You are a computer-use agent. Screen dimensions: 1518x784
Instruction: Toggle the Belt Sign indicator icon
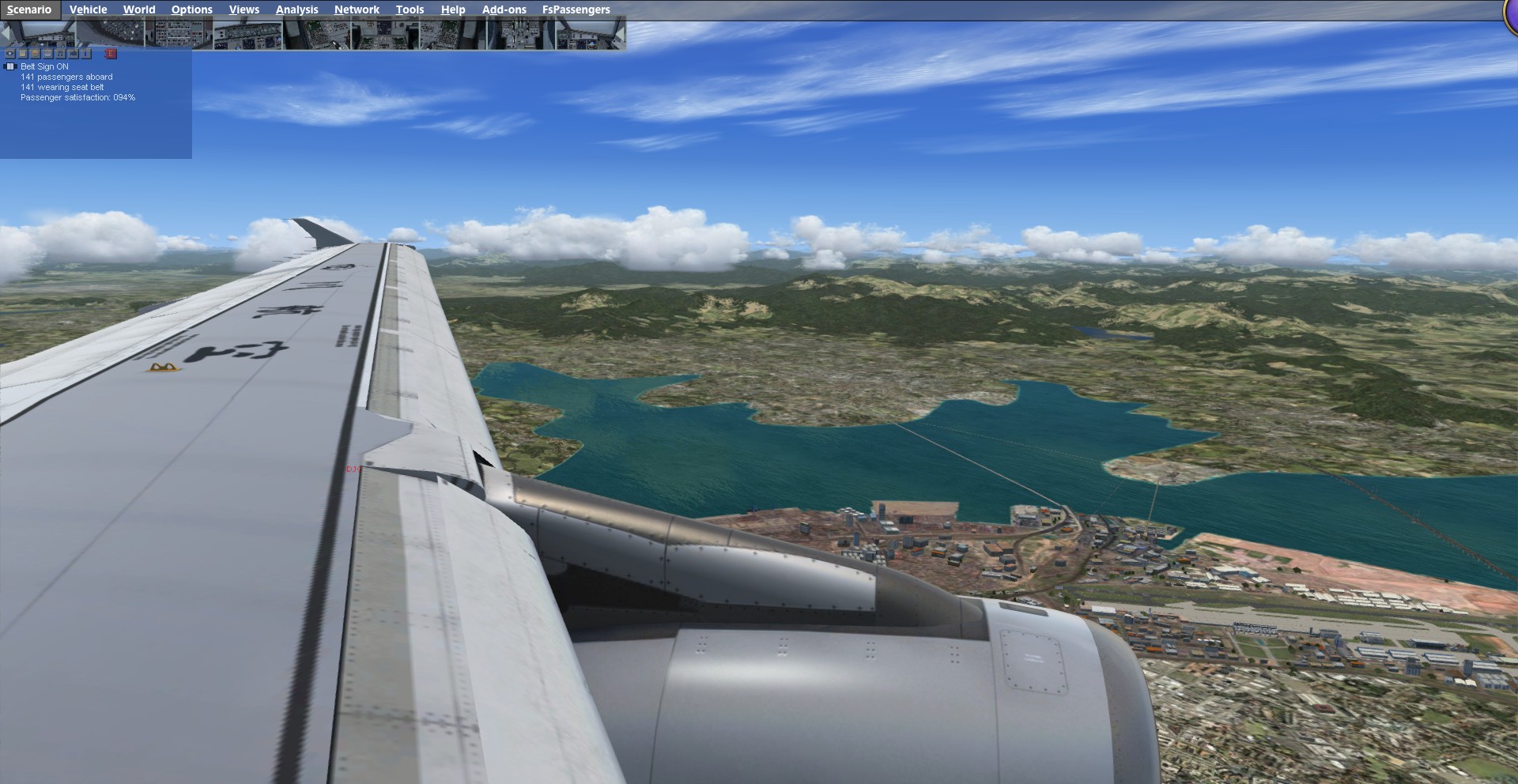[x=11, y=67]
